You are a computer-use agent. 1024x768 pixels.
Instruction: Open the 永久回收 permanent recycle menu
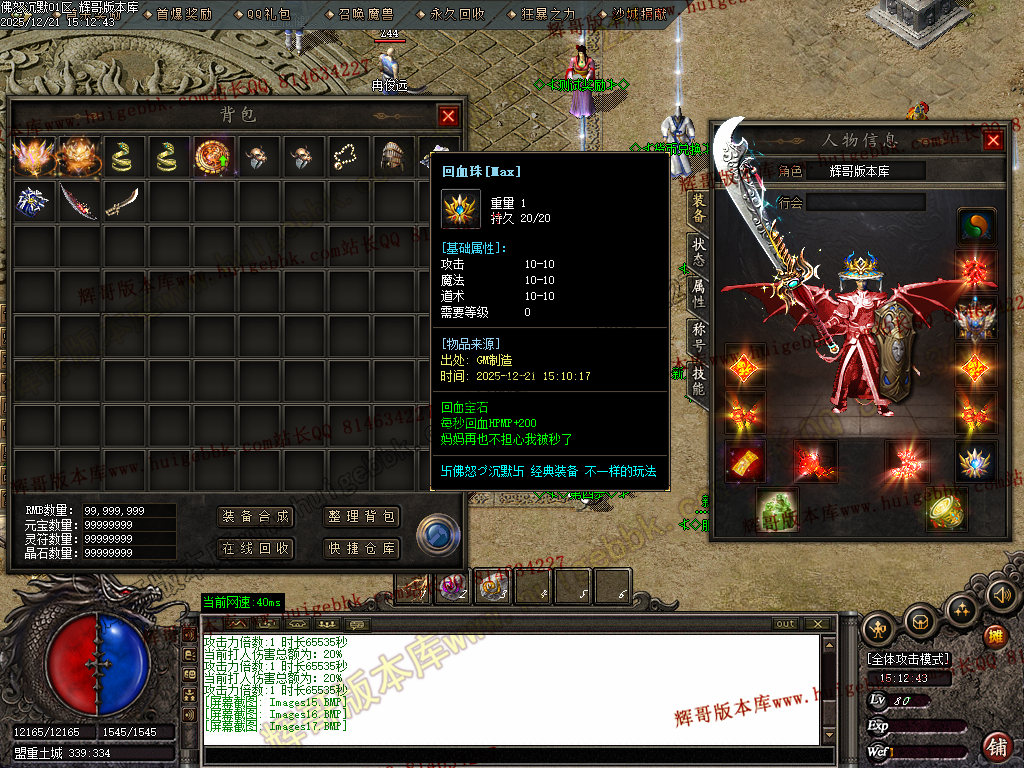coord(457,14)
